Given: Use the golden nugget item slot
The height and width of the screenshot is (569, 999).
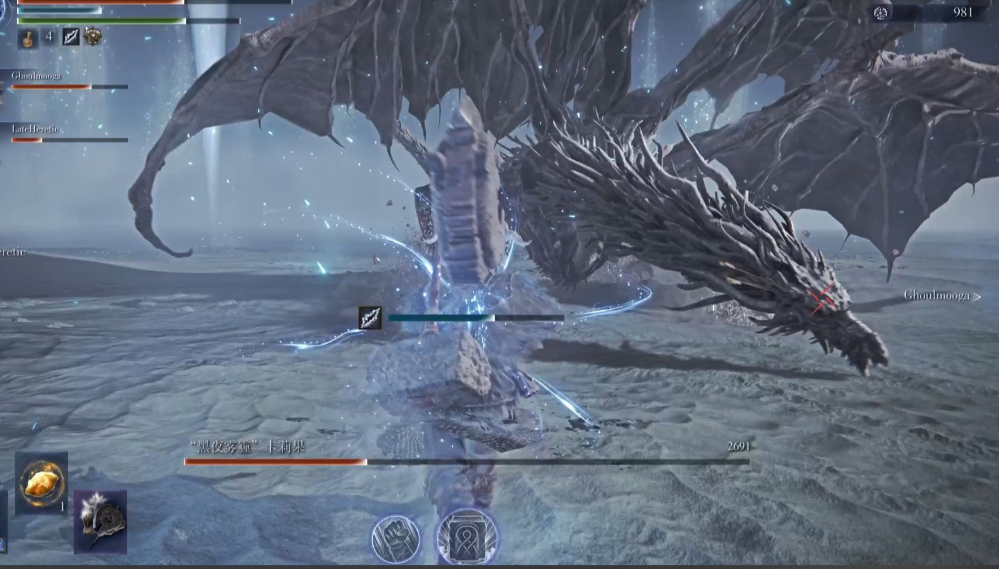Looking at the screenshot, I should (41, 483).
